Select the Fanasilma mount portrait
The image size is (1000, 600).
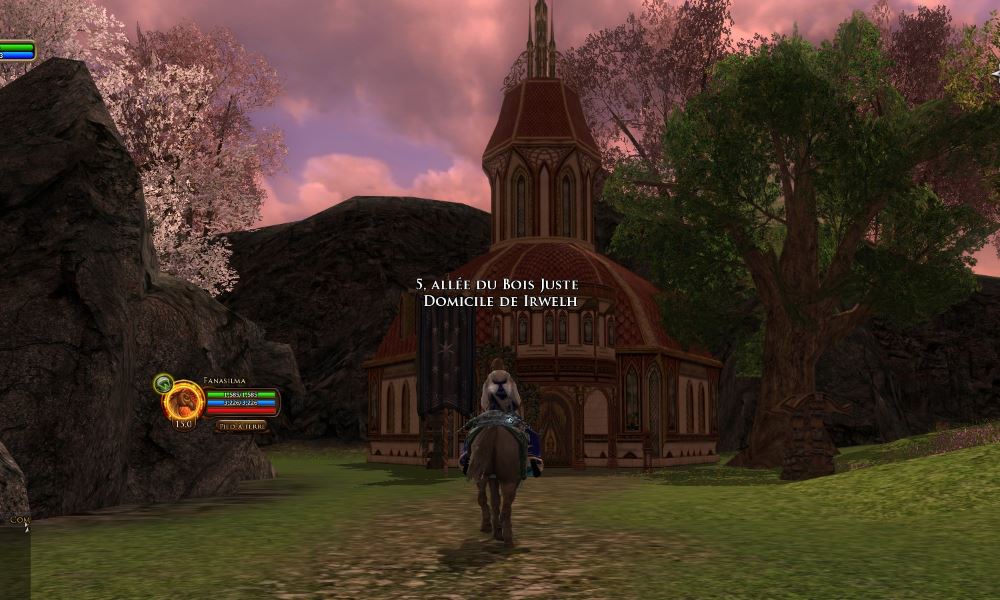pyautogui.click(x=184, y=402)
